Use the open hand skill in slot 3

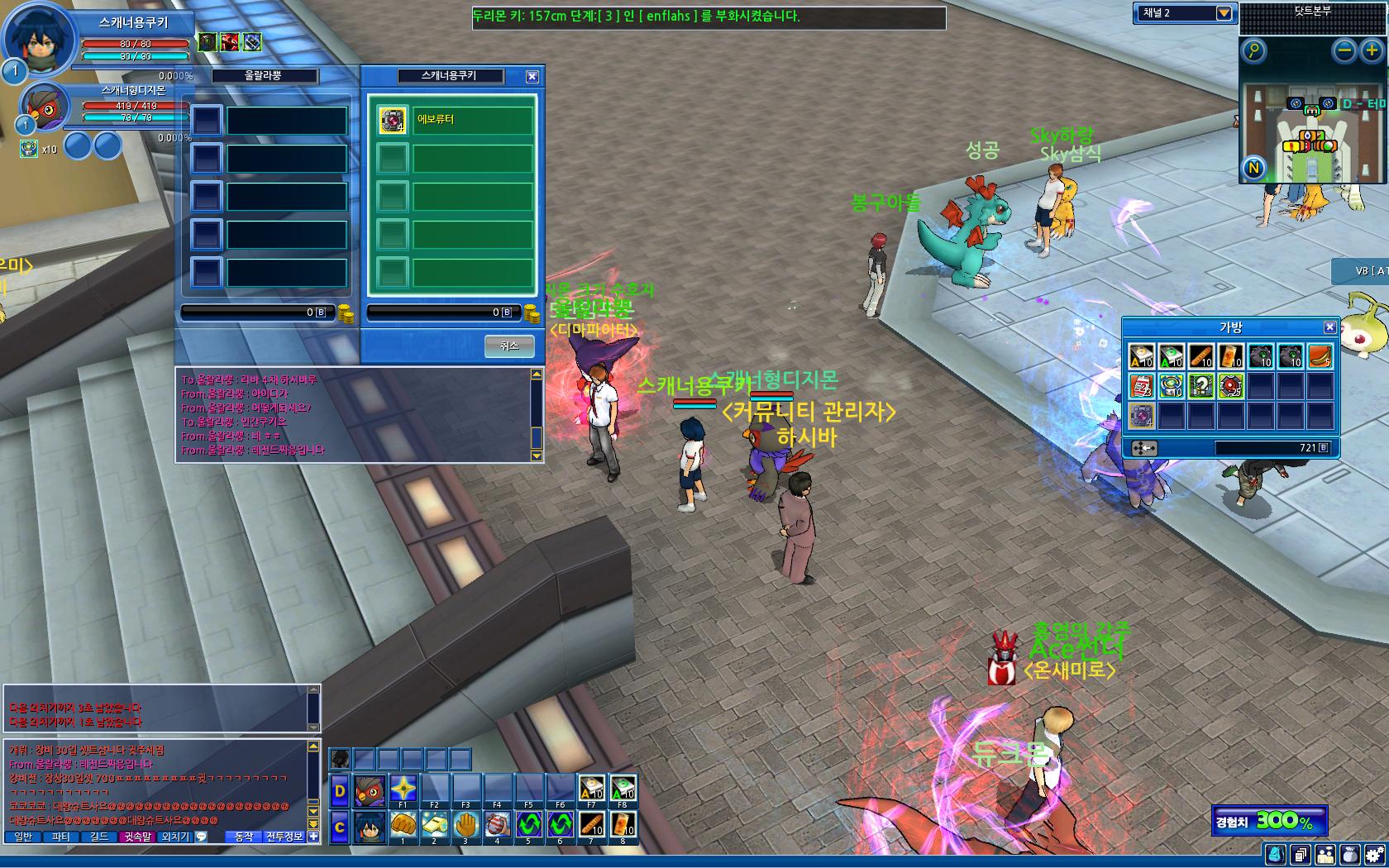[465, 824]
